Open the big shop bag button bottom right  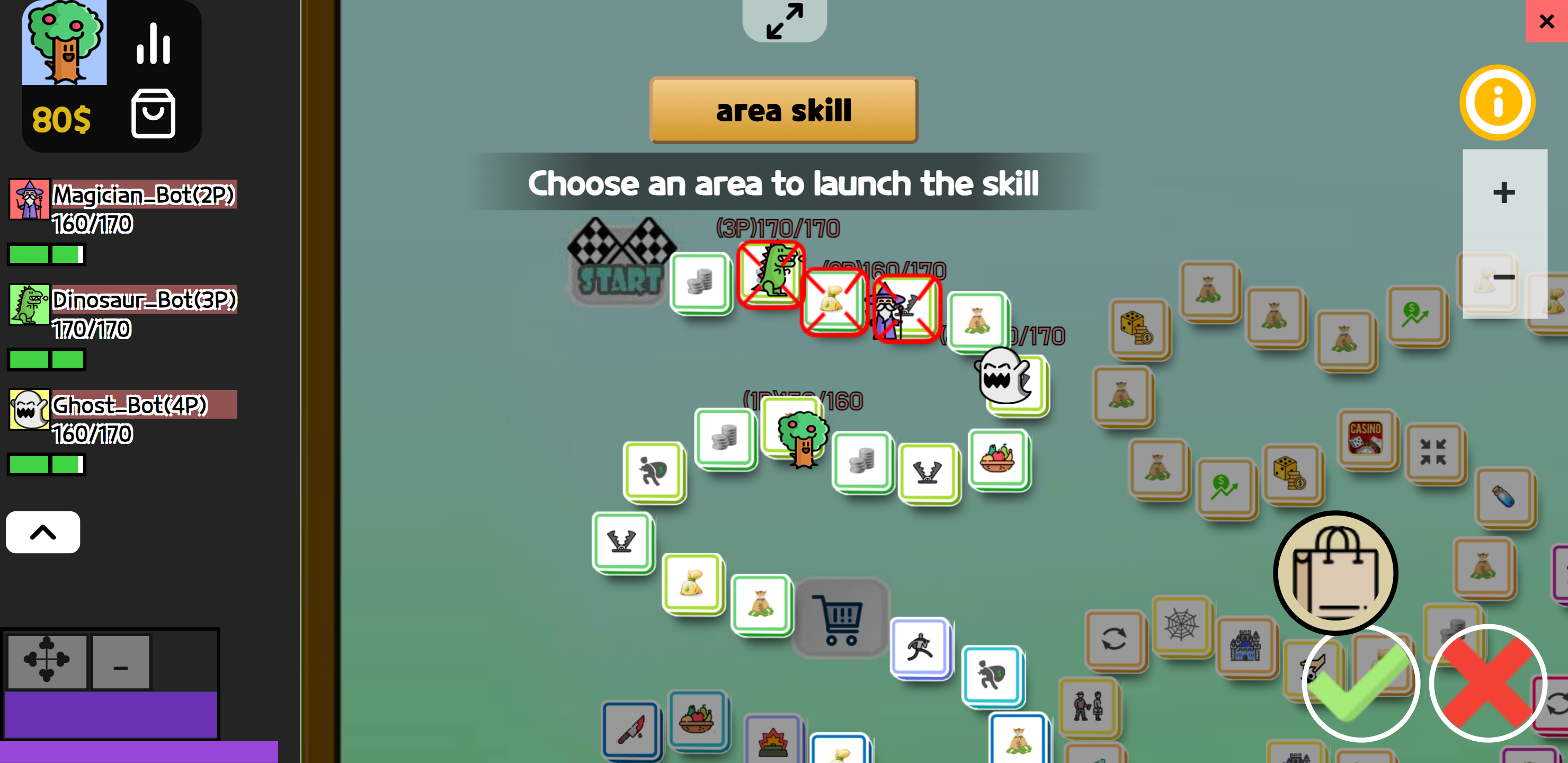[1335, 571]
